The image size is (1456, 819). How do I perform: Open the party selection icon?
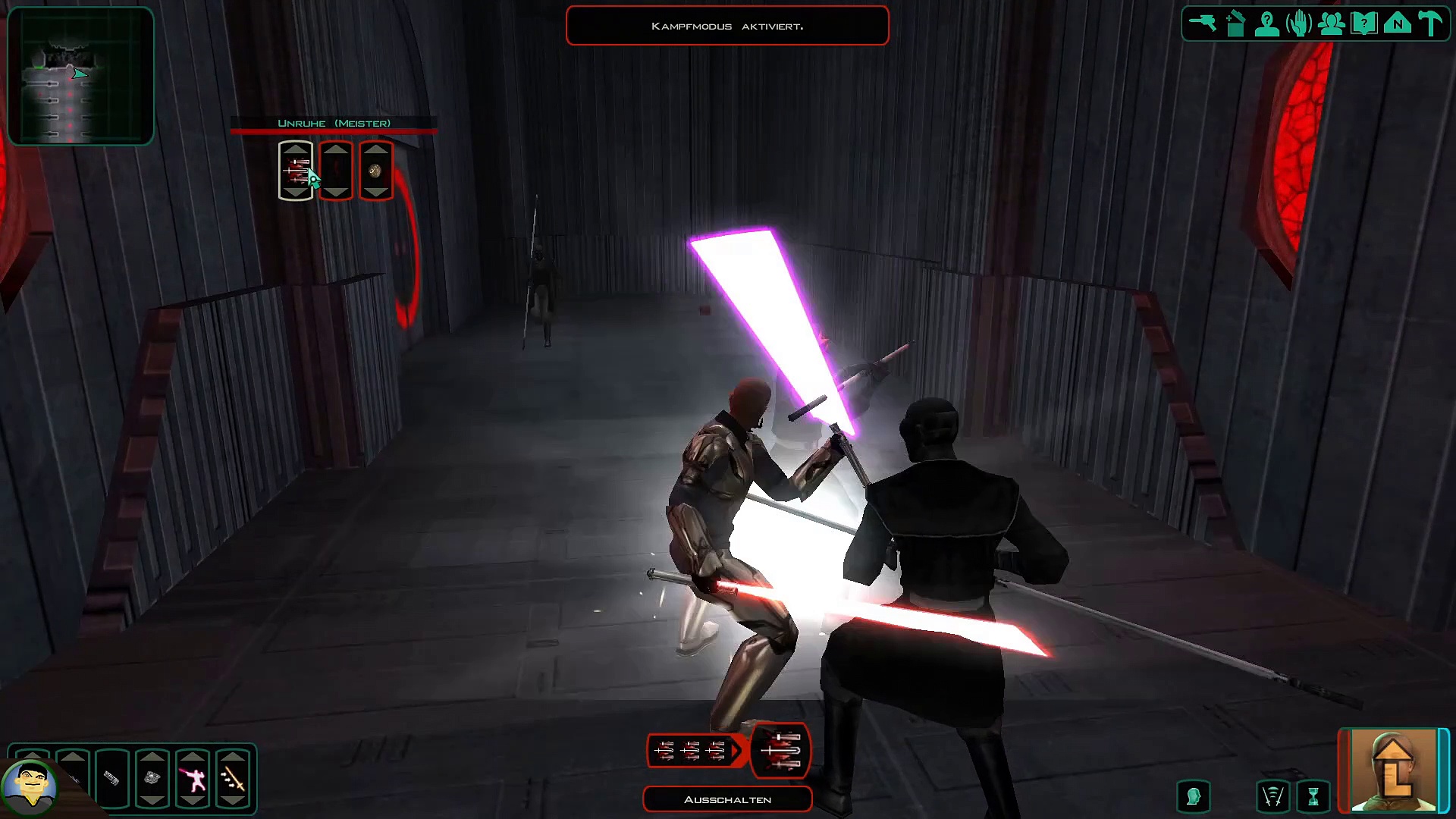1332,24
